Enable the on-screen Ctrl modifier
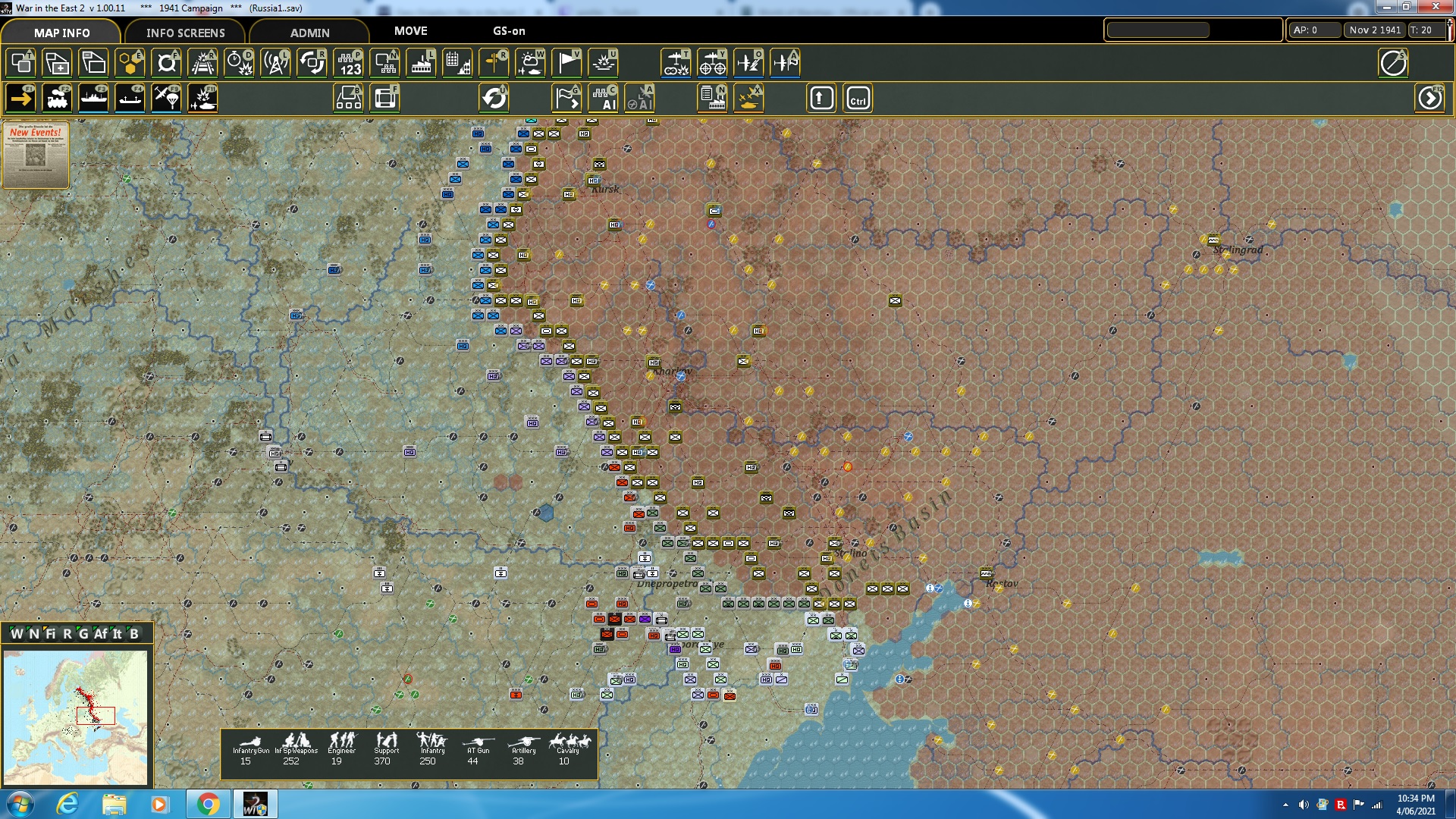The height and width of the screenshot is (819, 1456). point(858,98)
